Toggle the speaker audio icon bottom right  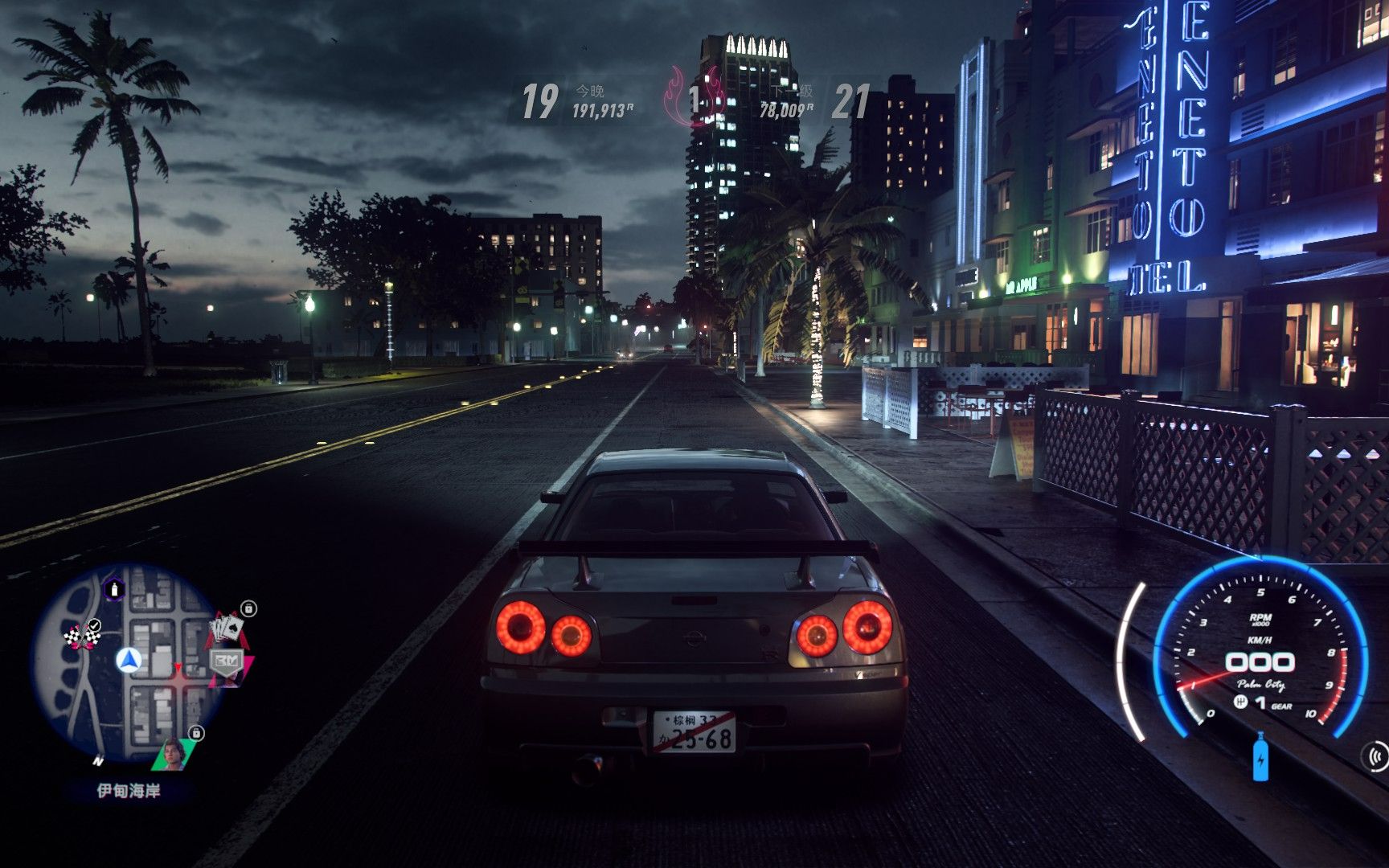click(1376, 757)
